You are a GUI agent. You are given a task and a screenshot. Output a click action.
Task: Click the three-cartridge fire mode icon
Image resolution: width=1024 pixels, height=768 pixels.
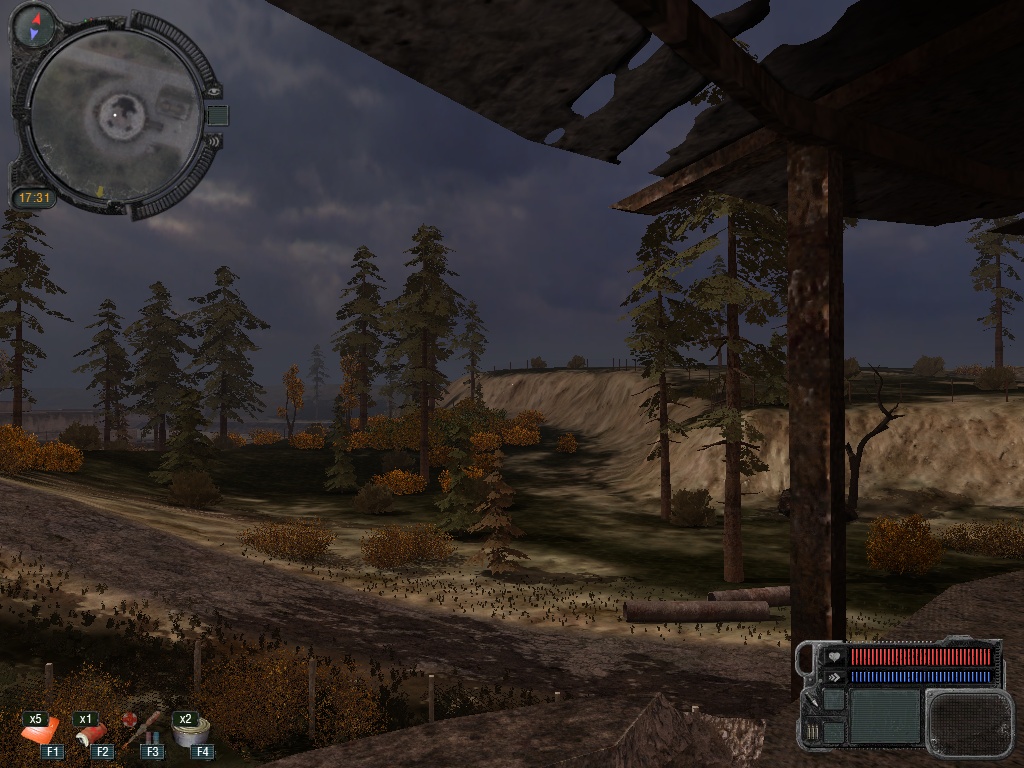(x=812, y=731)
